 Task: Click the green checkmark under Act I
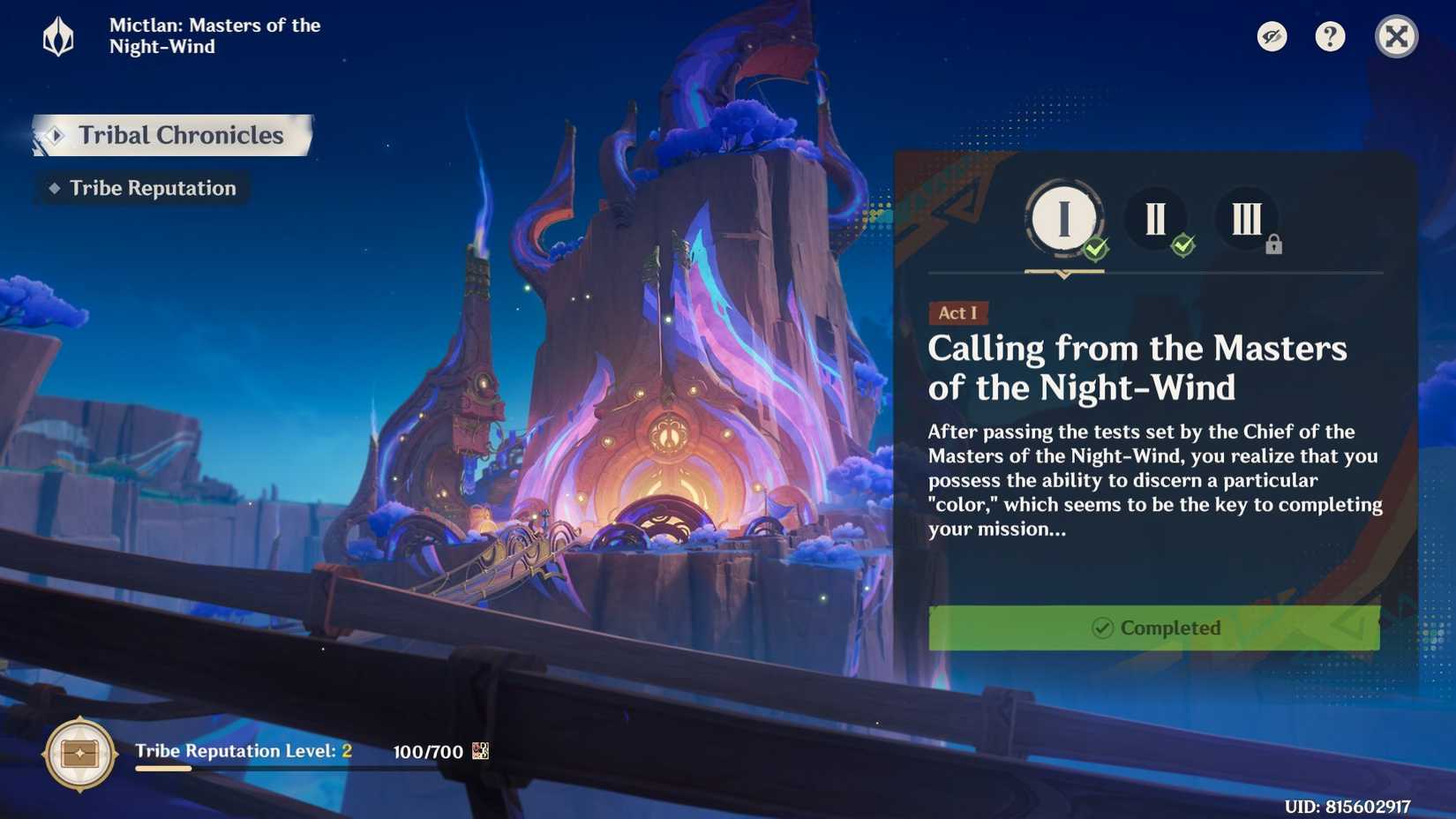pyautogui.click(x=1095, y=250)
